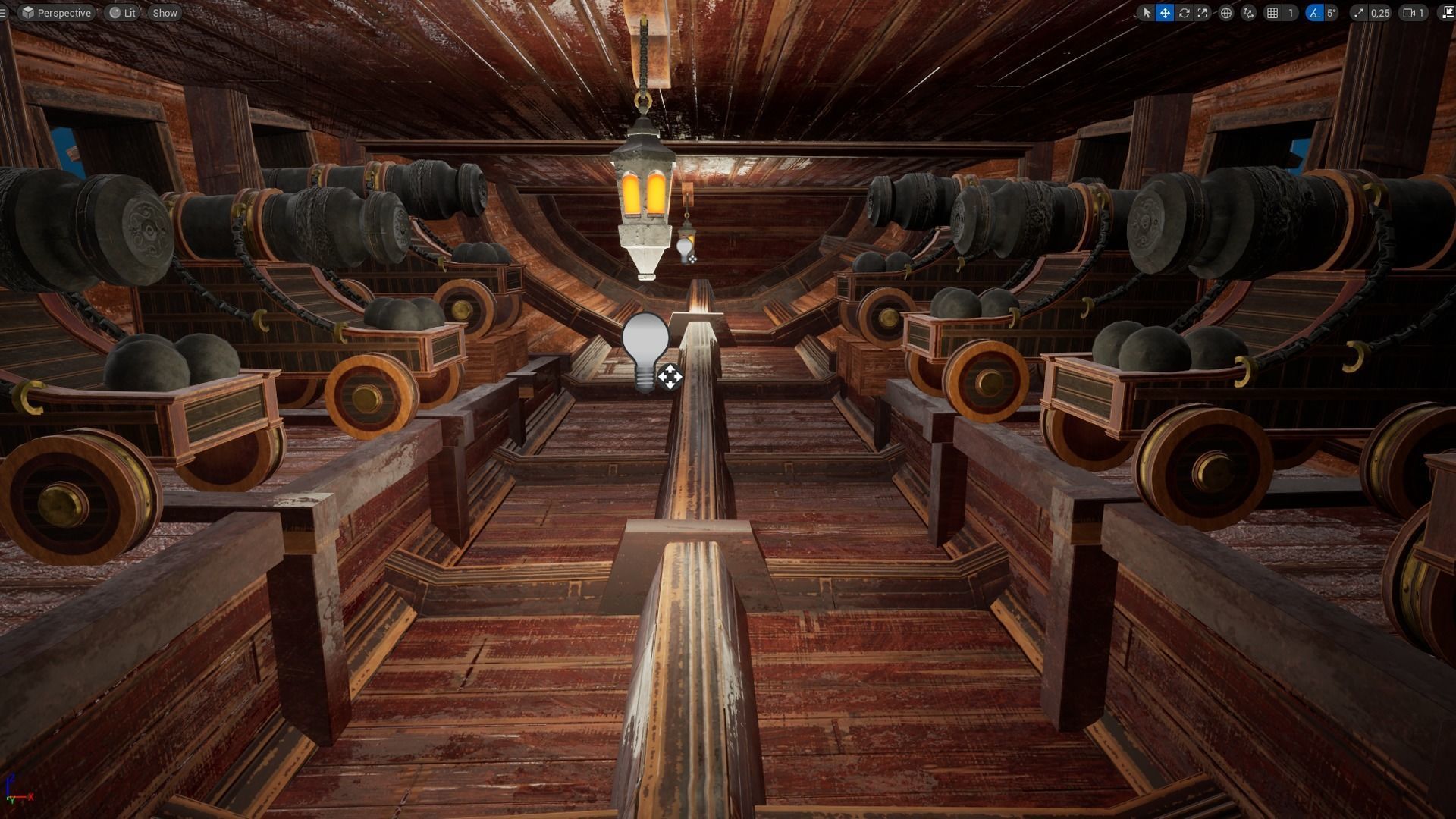The image size is (1456, 819).
Task: Open the 0,25 scale snap dropdown
Action: tap(1380, 13)
